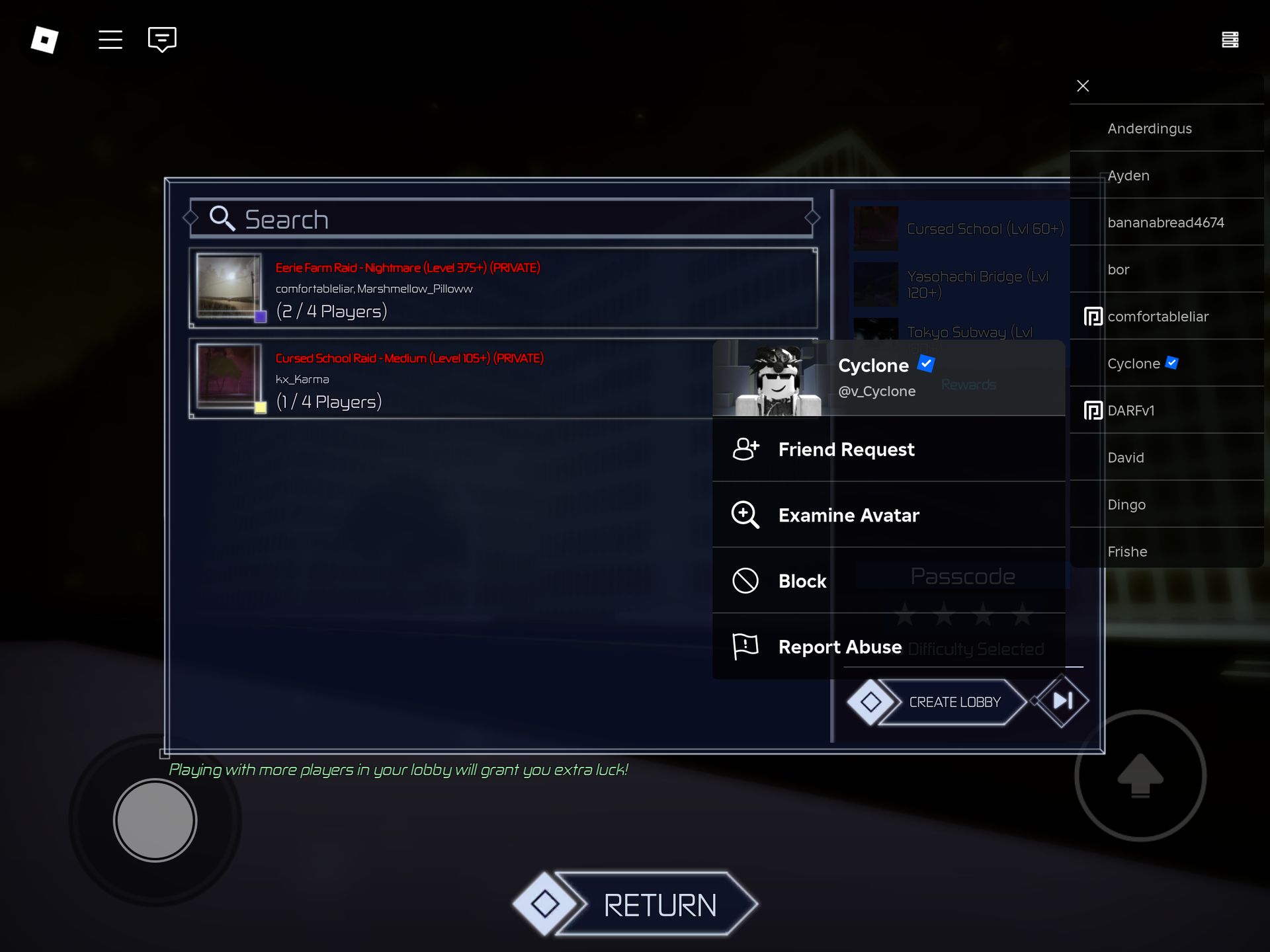Screen dimensions: 1270x952
Task: Open the Roblox logo menu
Action: pyautogui.click(x=44, y=40)
